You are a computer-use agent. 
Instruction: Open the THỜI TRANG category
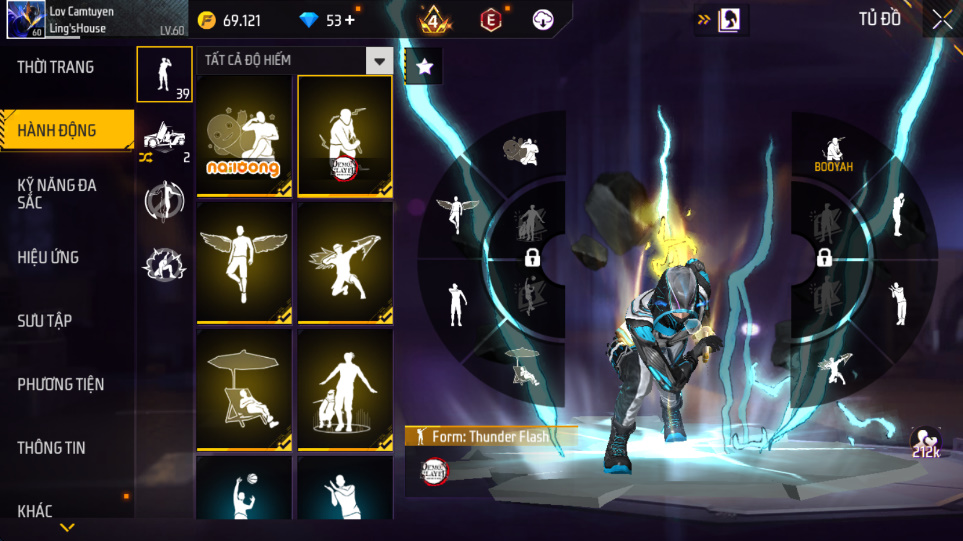click(56, 67)
